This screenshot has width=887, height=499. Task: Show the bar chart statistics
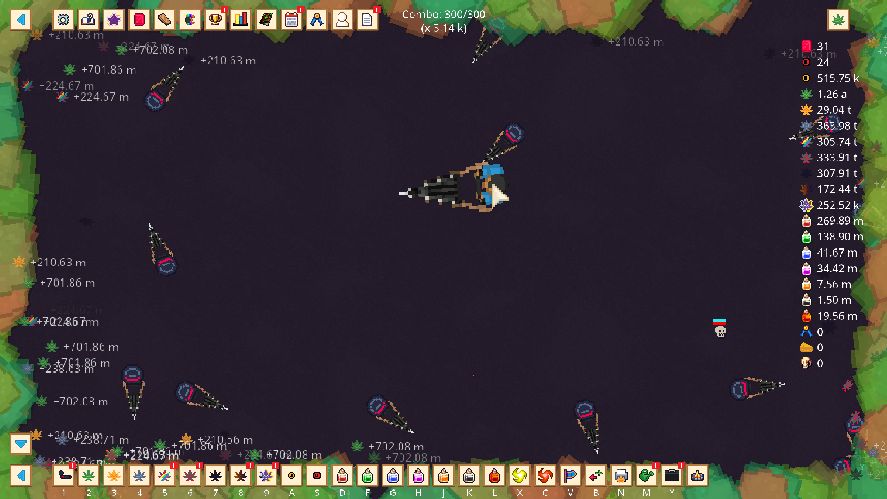pos(241,19)
